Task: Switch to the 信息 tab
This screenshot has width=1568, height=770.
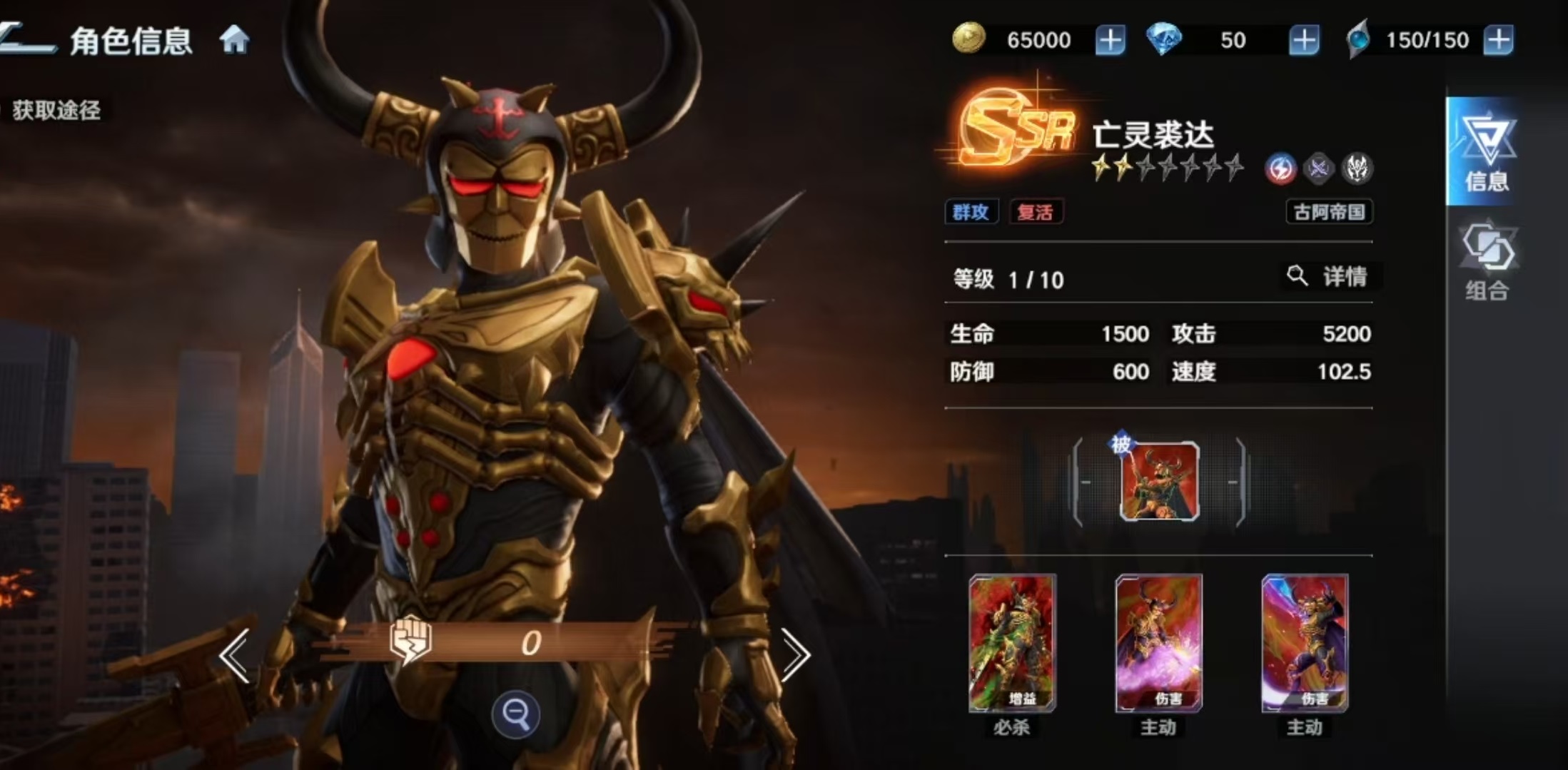Action: click(1486, 151)
